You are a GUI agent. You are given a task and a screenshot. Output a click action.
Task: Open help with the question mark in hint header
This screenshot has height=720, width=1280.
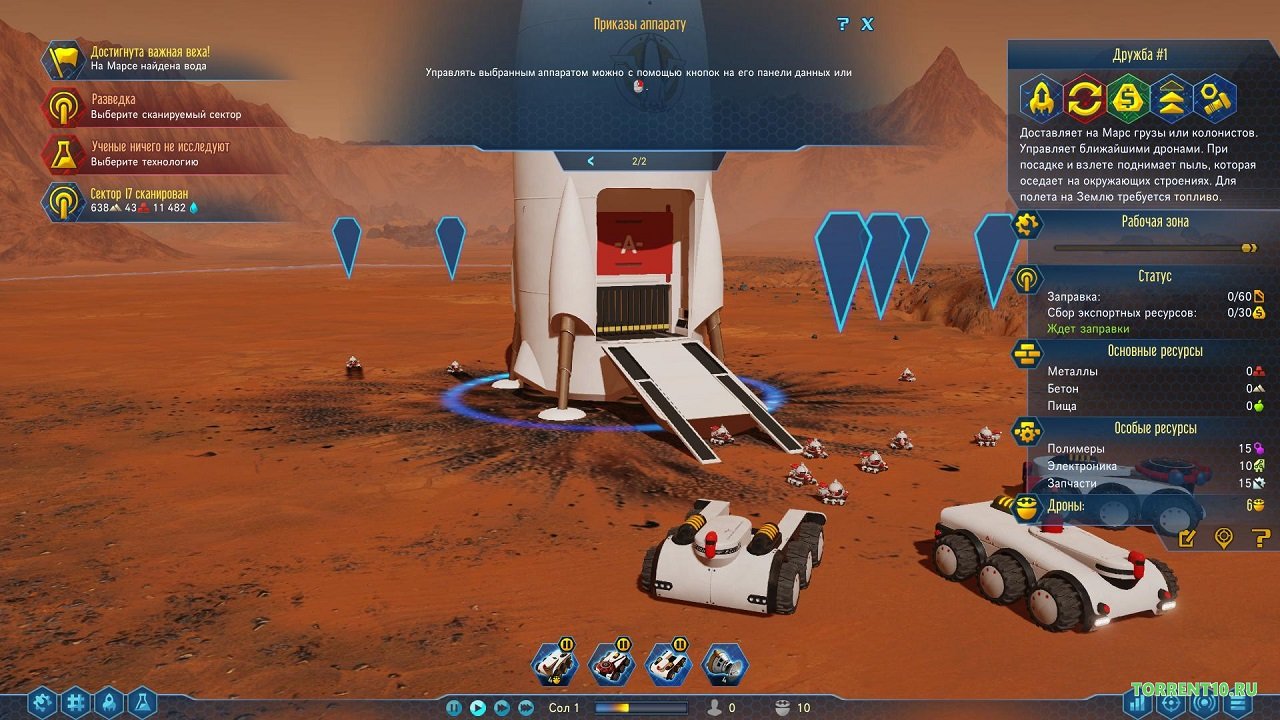click(843, 24)
